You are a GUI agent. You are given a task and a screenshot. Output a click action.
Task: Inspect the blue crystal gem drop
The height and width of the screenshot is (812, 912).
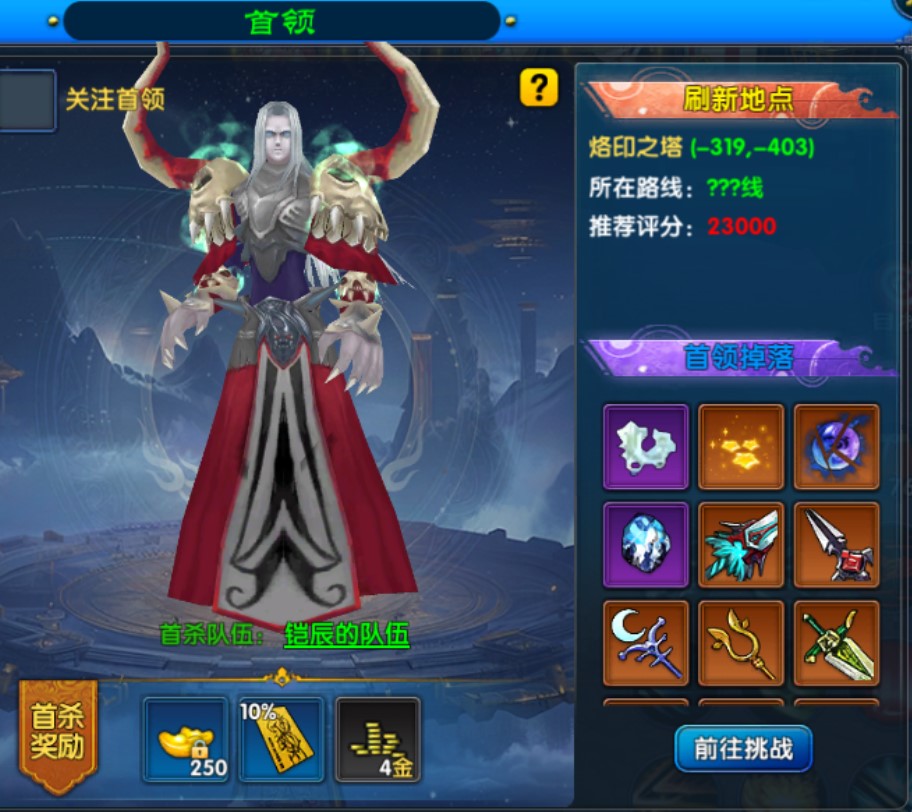(646, 545)
